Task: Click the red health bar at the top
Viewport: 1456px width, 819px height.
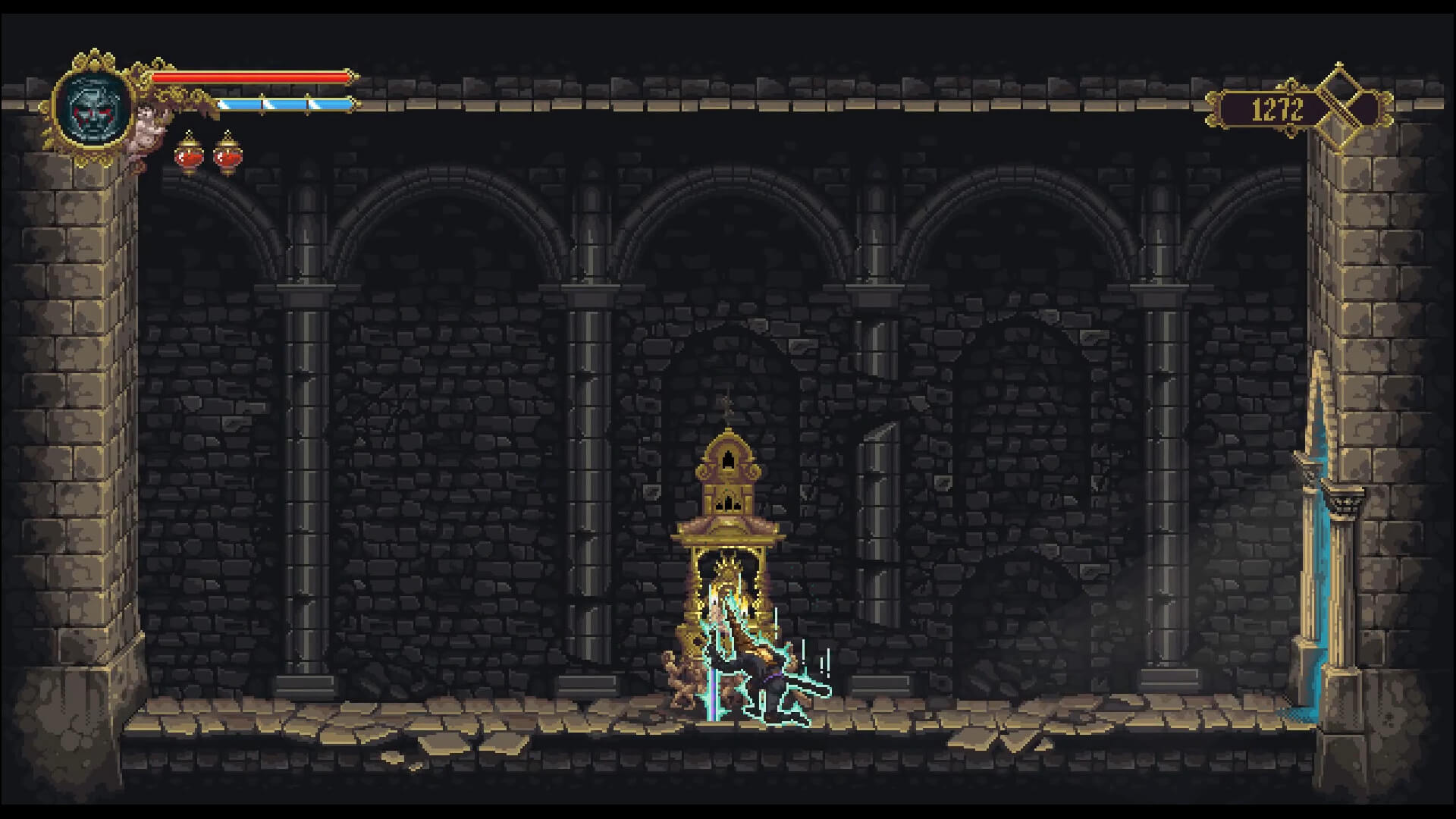Action: [250, 76]
